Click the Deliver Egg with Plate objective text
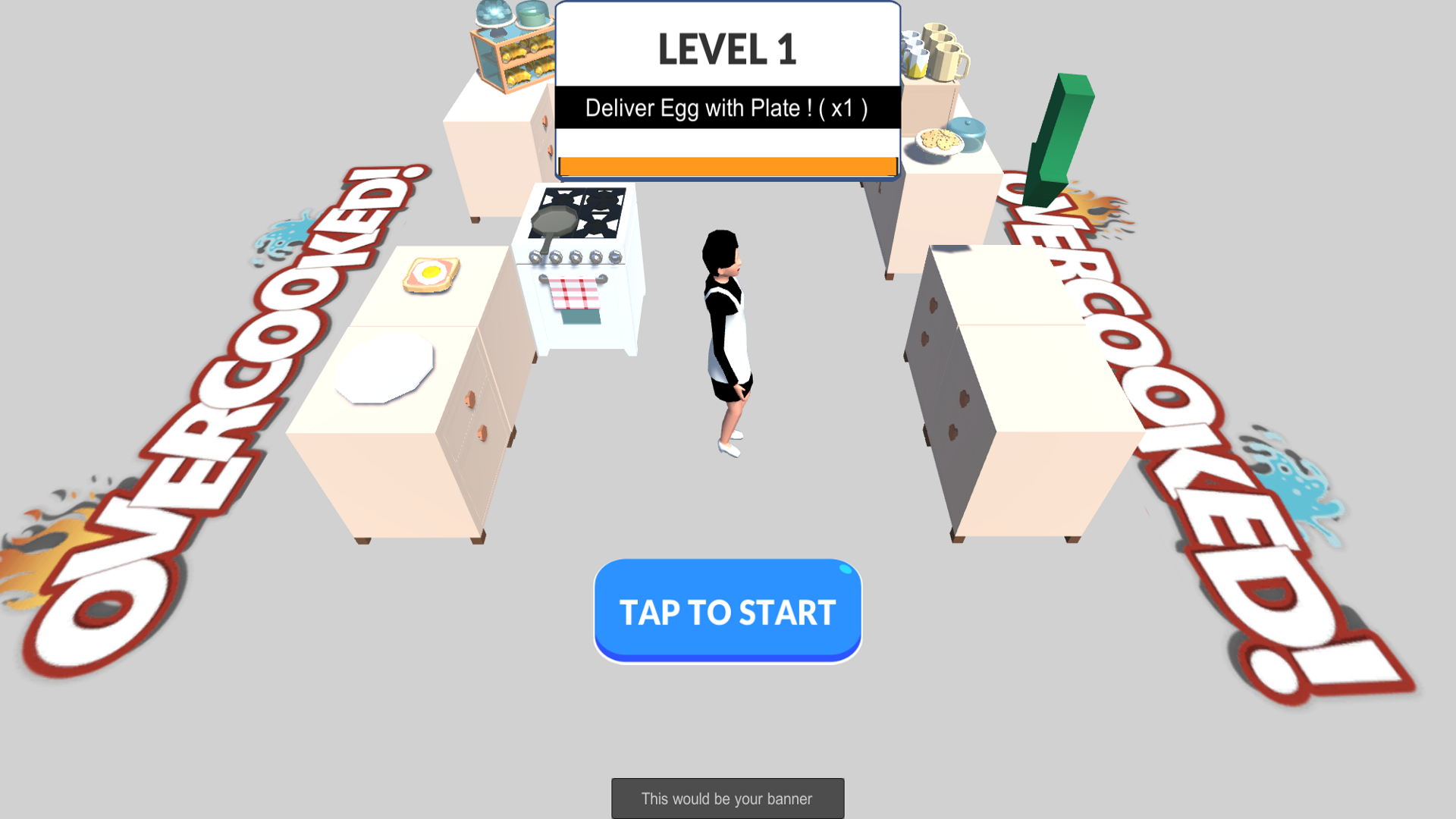This screenshot has width=1456, height=819. pyautogui.click(x=726, y=108)
